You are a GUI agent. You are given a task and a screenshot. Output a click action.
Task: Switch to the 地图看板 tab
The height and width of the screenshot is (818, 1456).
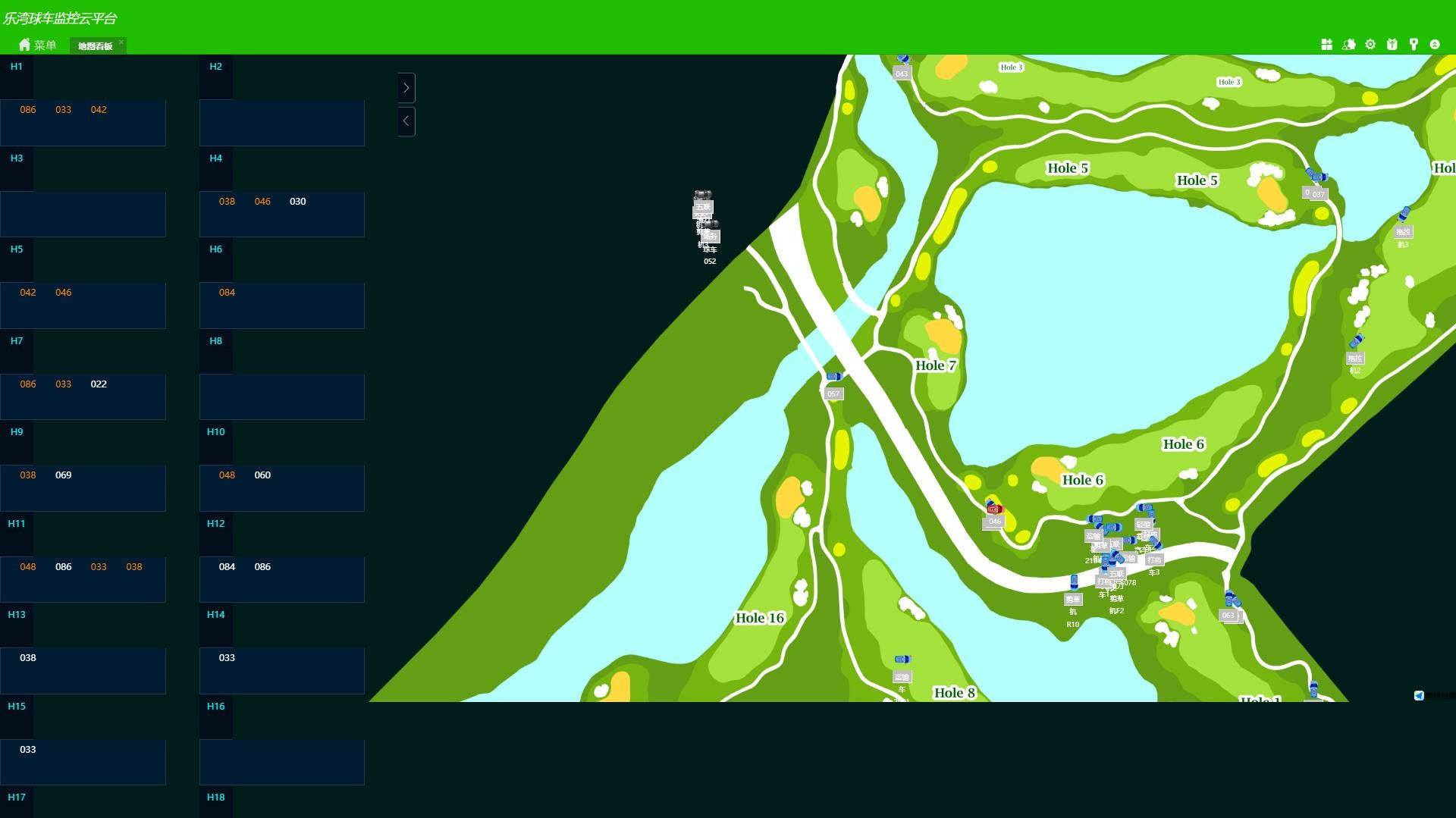[95, 46]
